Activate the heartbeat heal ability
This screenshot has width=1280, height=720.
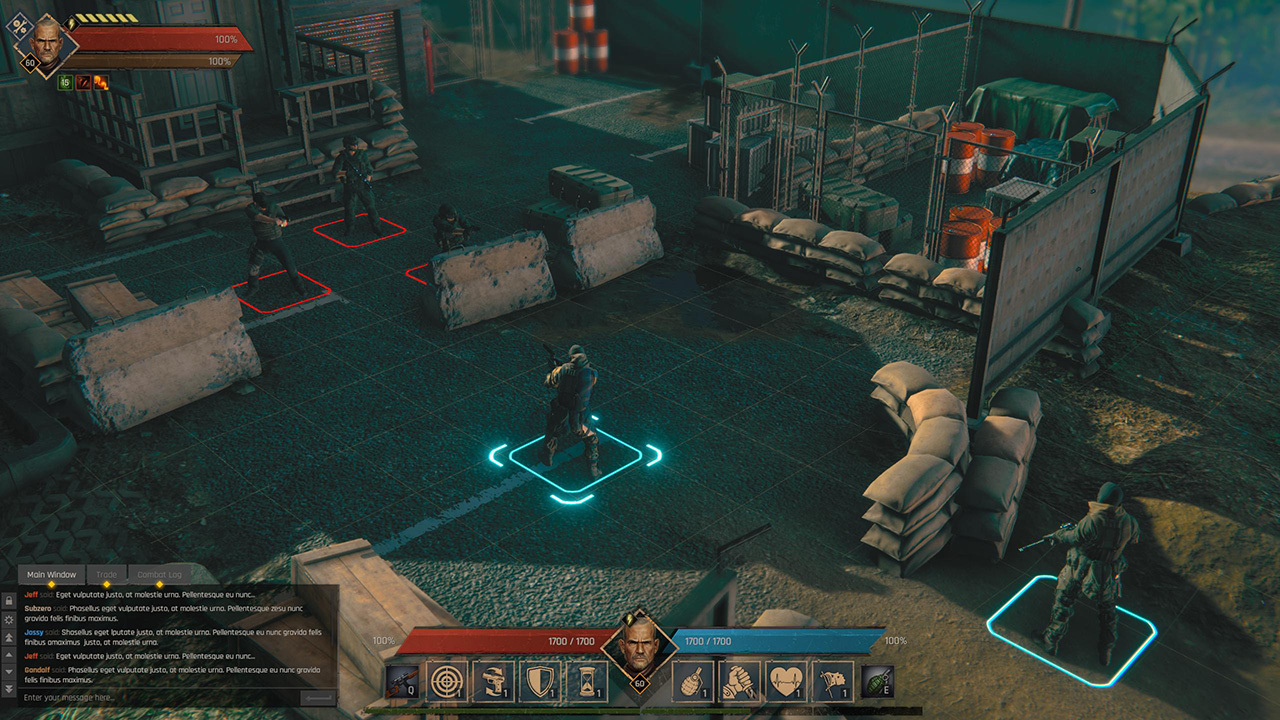[787, 681]
